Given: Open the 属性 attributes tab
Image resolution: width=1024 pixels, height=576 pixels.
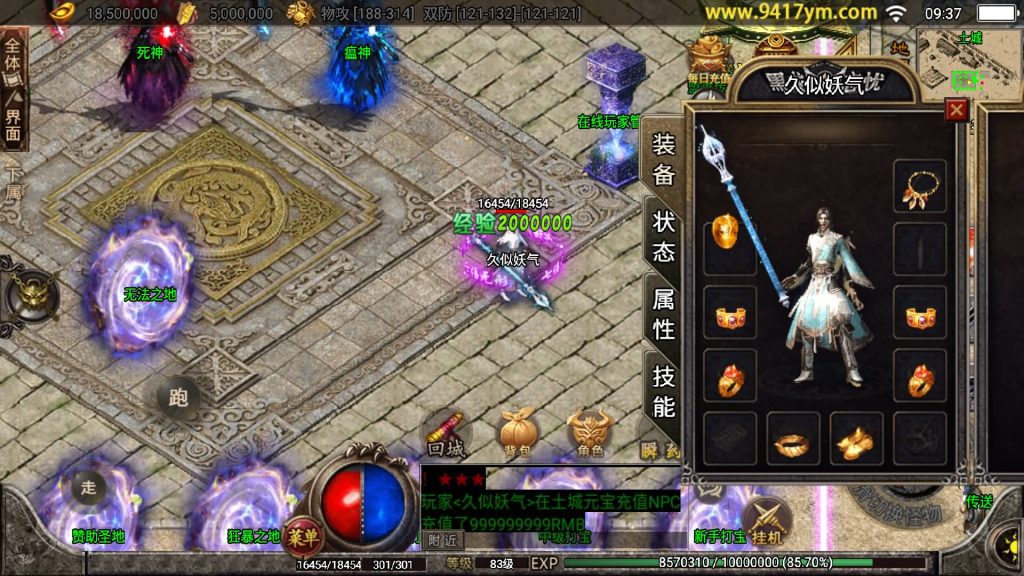Looking at the screenshot, I should click(664, 312).
